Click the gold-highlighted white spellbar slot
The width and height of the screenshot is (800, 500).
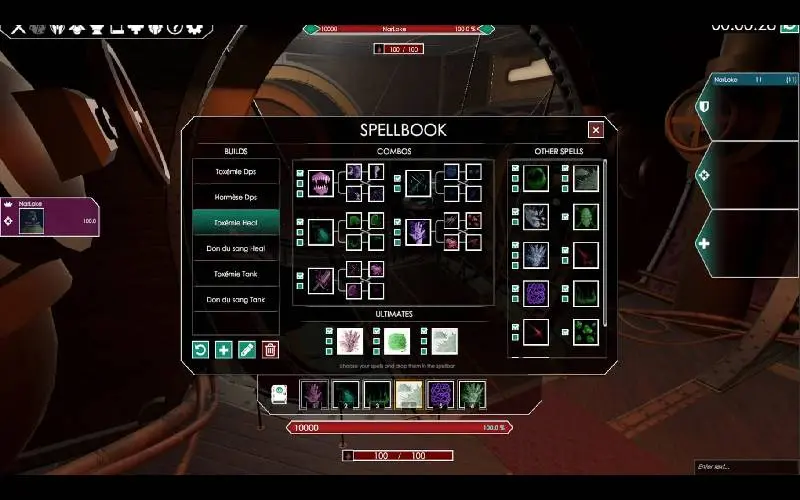click(x=407, y=394)
